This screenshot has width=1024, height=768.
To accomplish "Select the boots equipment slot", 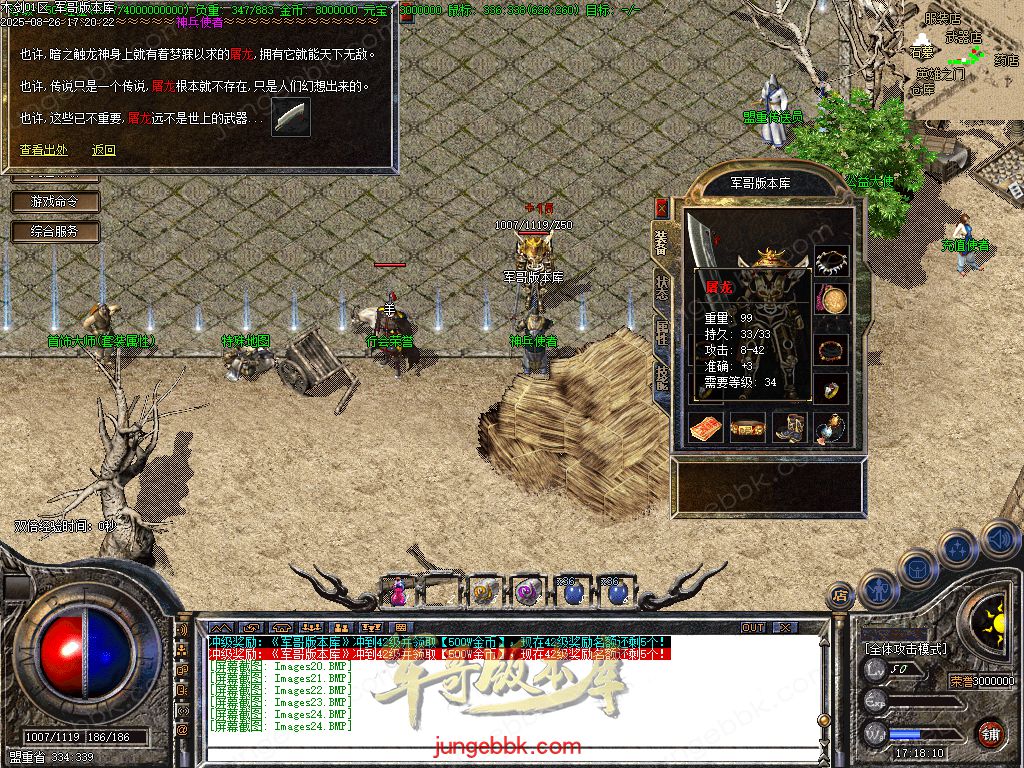I will pos(789,427).
